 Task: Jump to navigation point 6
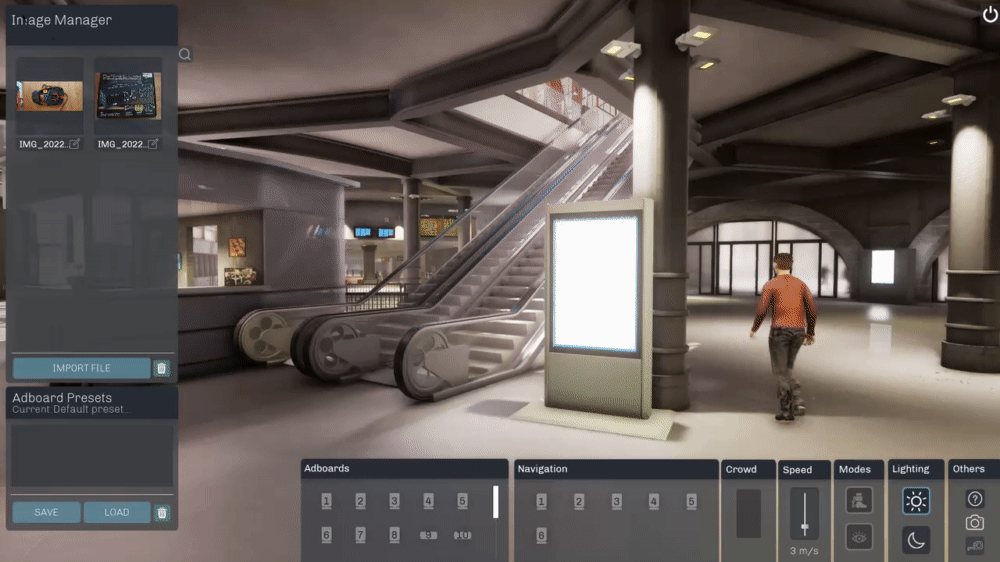[x=541, y=535]
